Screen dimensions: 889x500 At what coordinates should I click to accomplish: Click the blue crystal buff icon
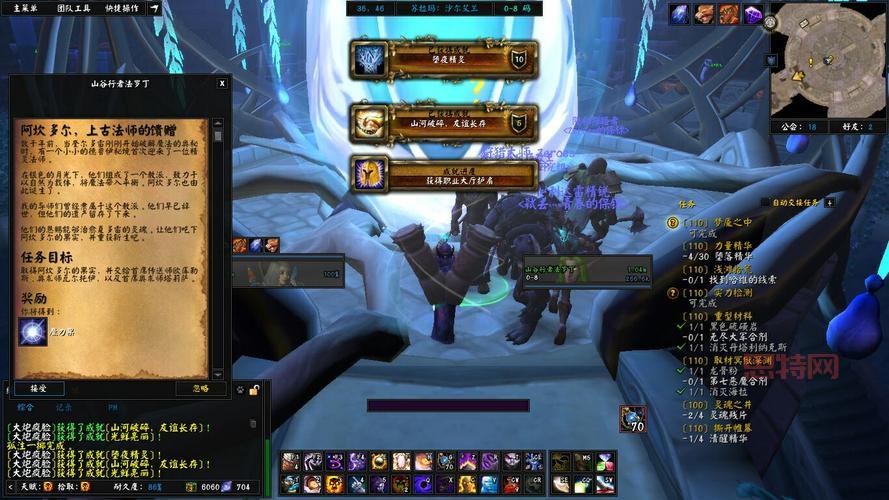coord(680,13)
